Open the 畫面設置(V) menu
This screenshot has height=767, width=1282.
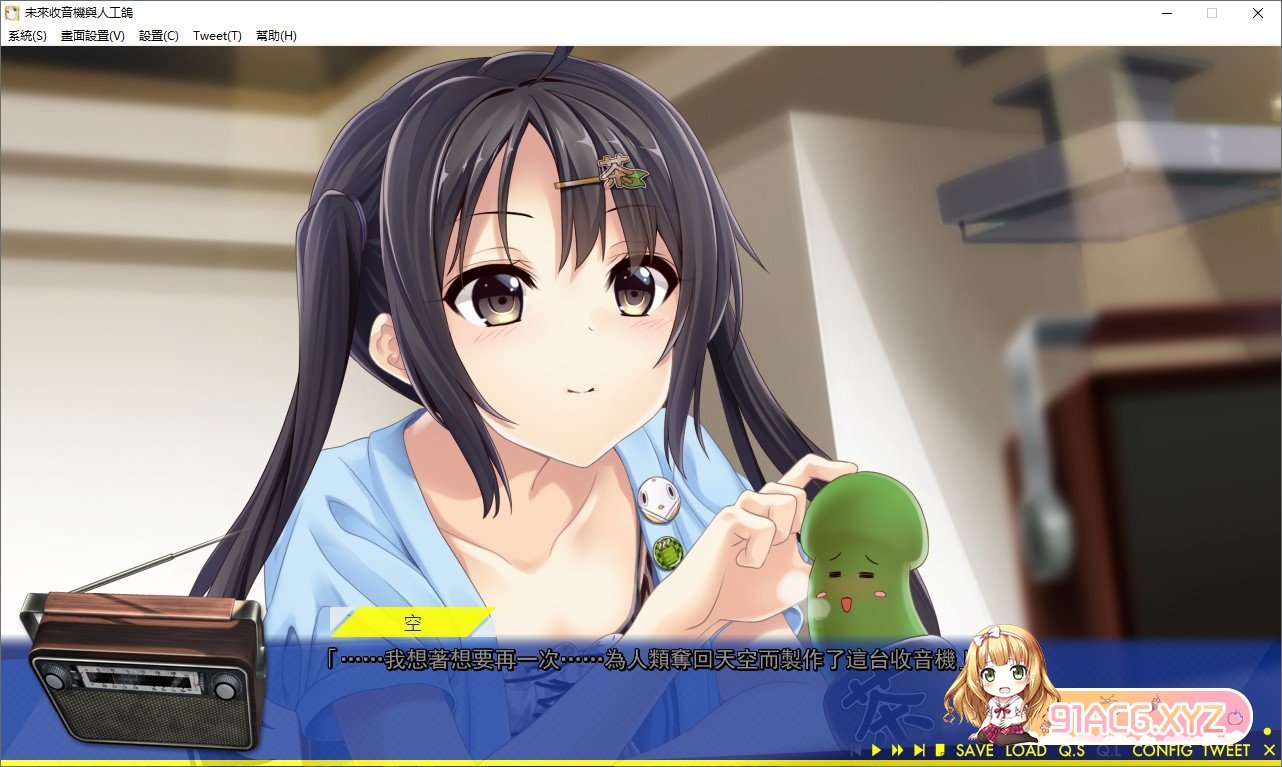pos(93,36)
